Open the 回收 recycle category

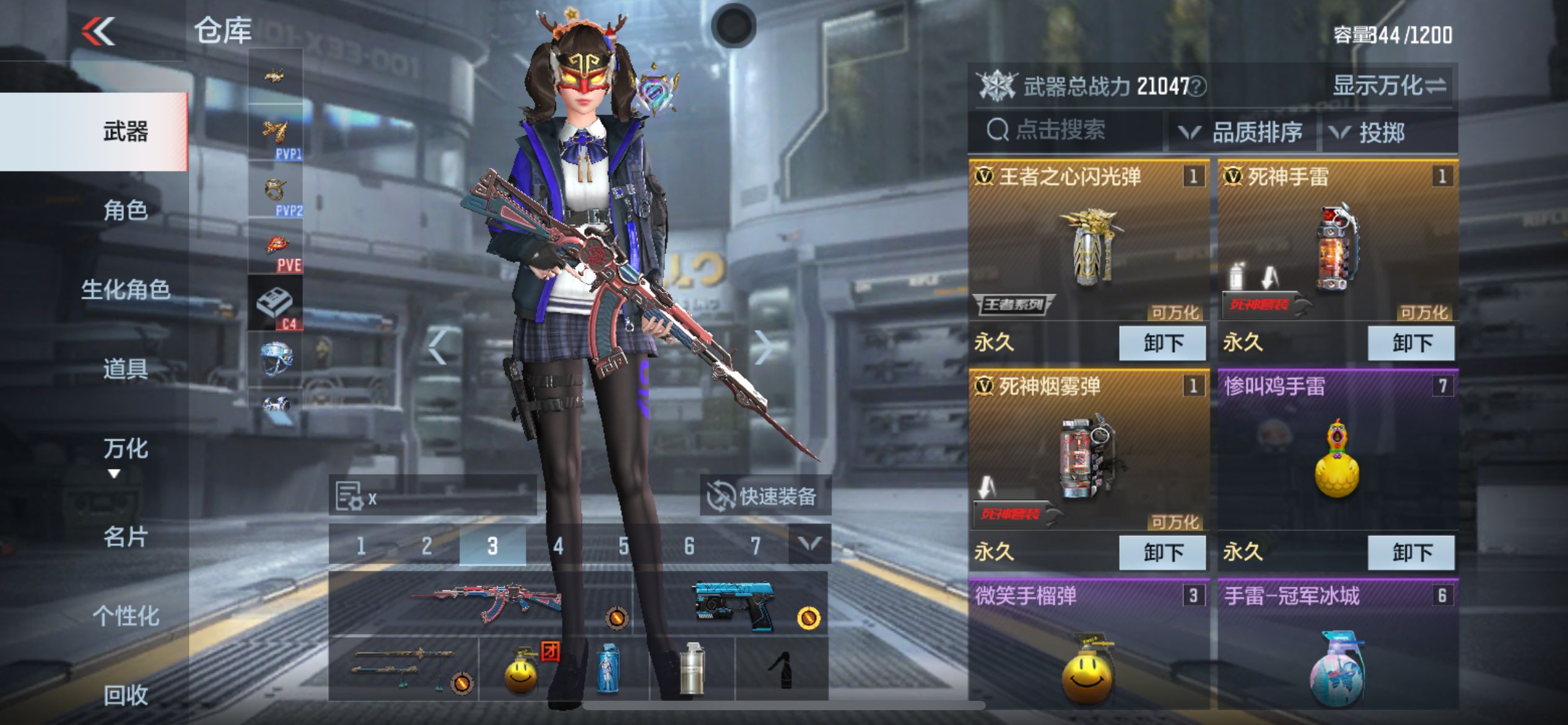pos(125,695)
